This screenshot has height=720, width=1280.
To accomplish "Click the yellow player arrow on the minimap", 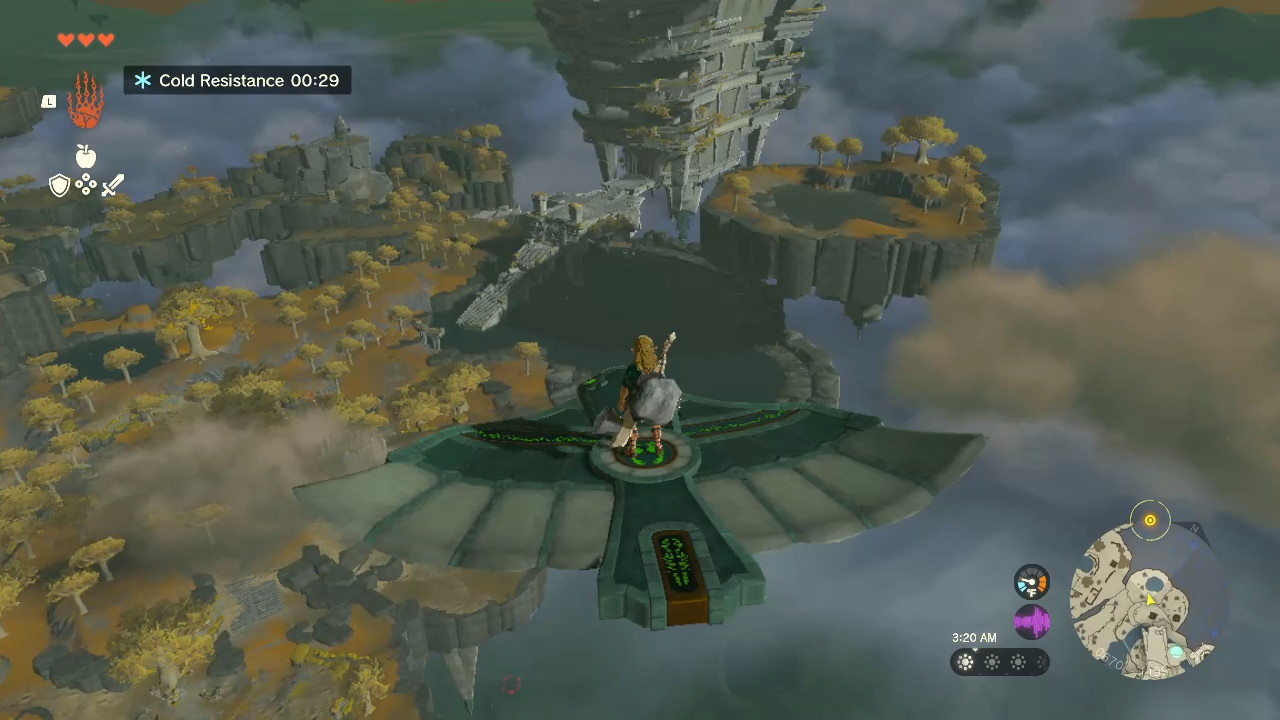I will (x=1150, y=600).
